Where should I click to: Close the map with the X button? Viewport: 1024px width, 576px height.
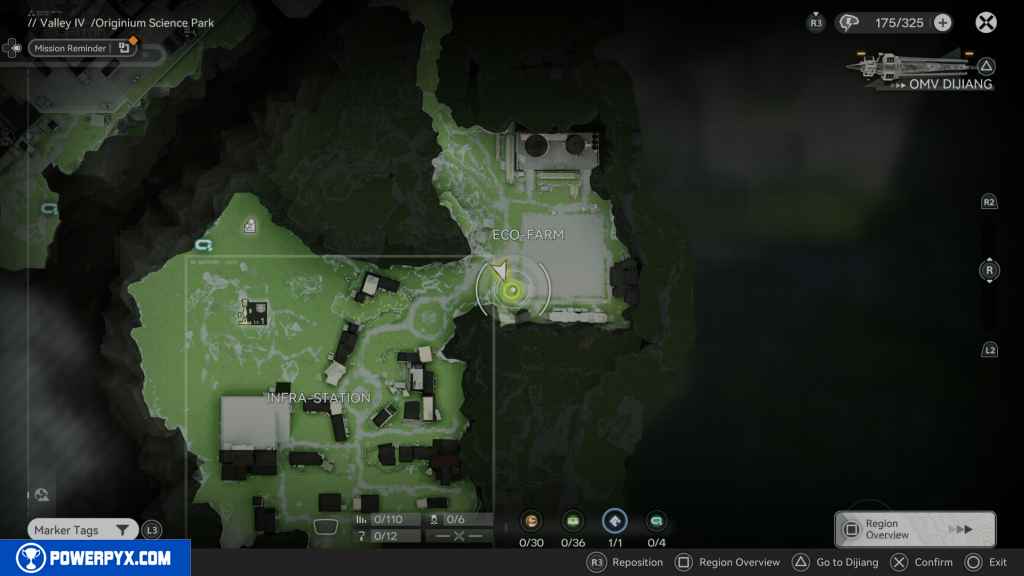(x=986, y=22)
